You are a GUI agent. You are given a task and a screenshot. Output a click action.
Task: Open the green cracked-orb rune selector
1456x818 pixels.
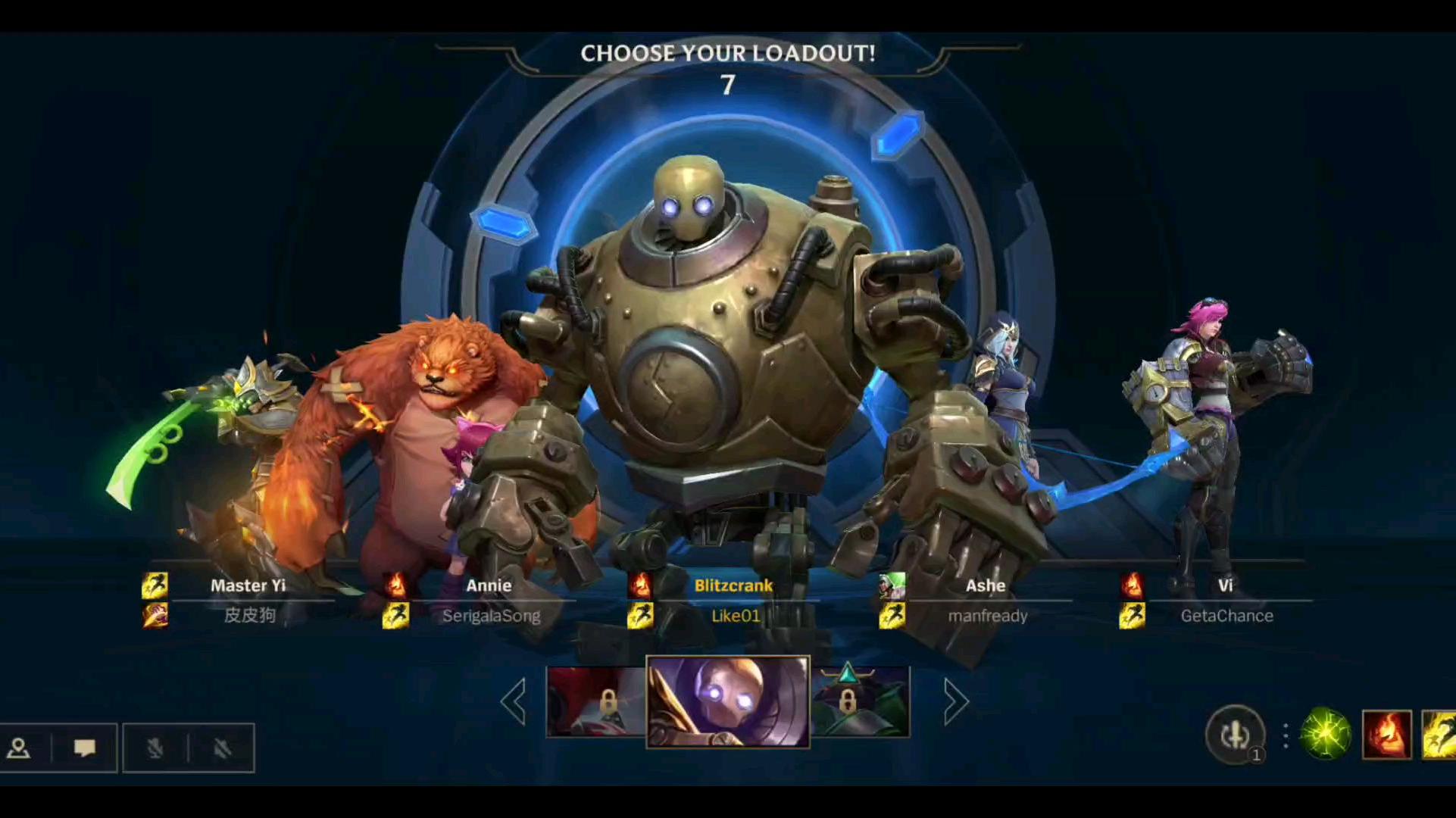[x=1325, y=734]
